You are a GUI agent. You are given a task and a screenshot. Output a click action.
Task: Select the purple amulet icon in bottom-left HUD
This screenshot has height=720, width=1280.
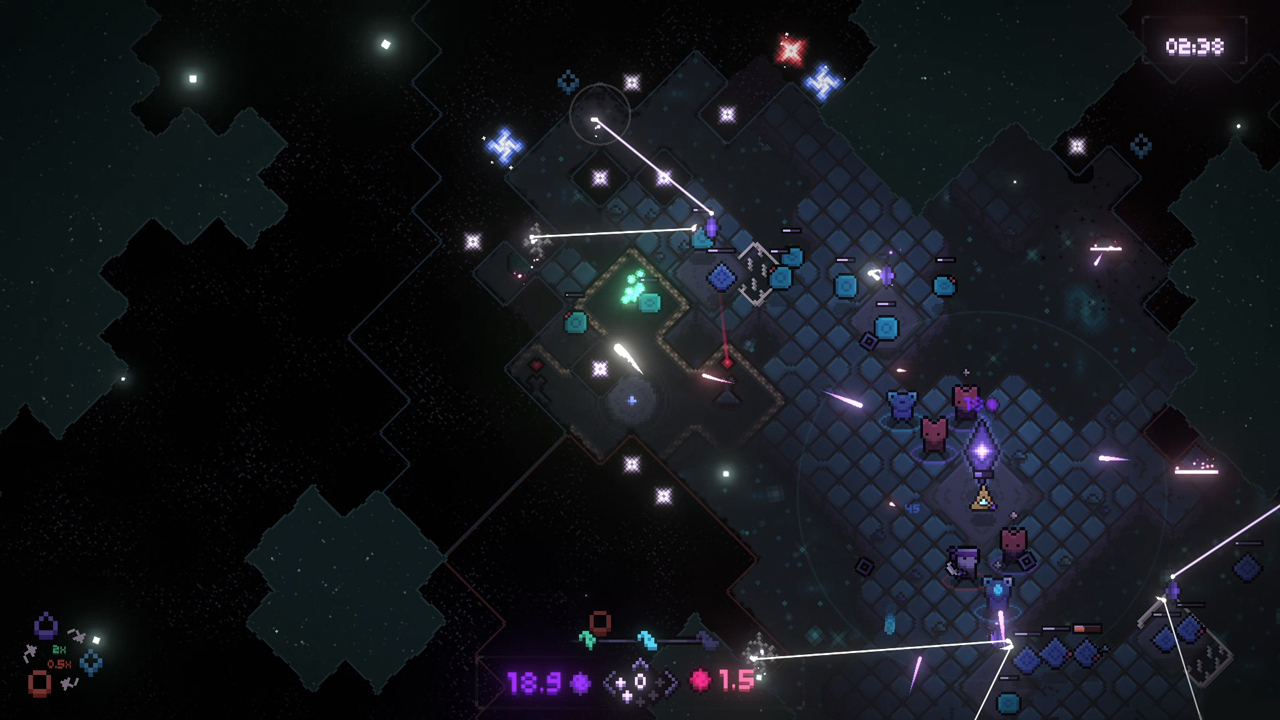[45, 628]
